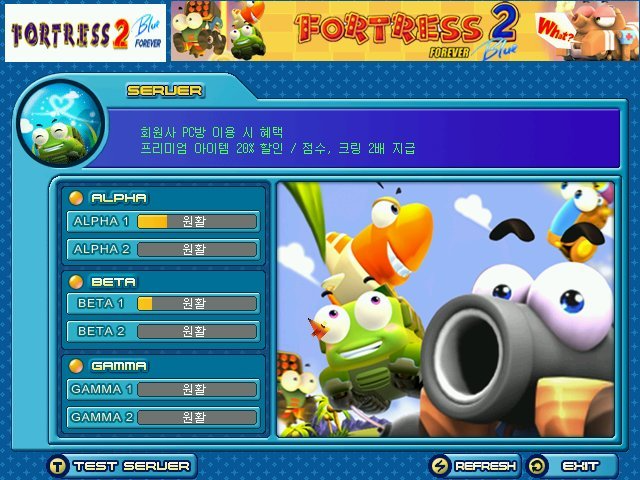Join the ALPHA 2 server

pos(163,249)
